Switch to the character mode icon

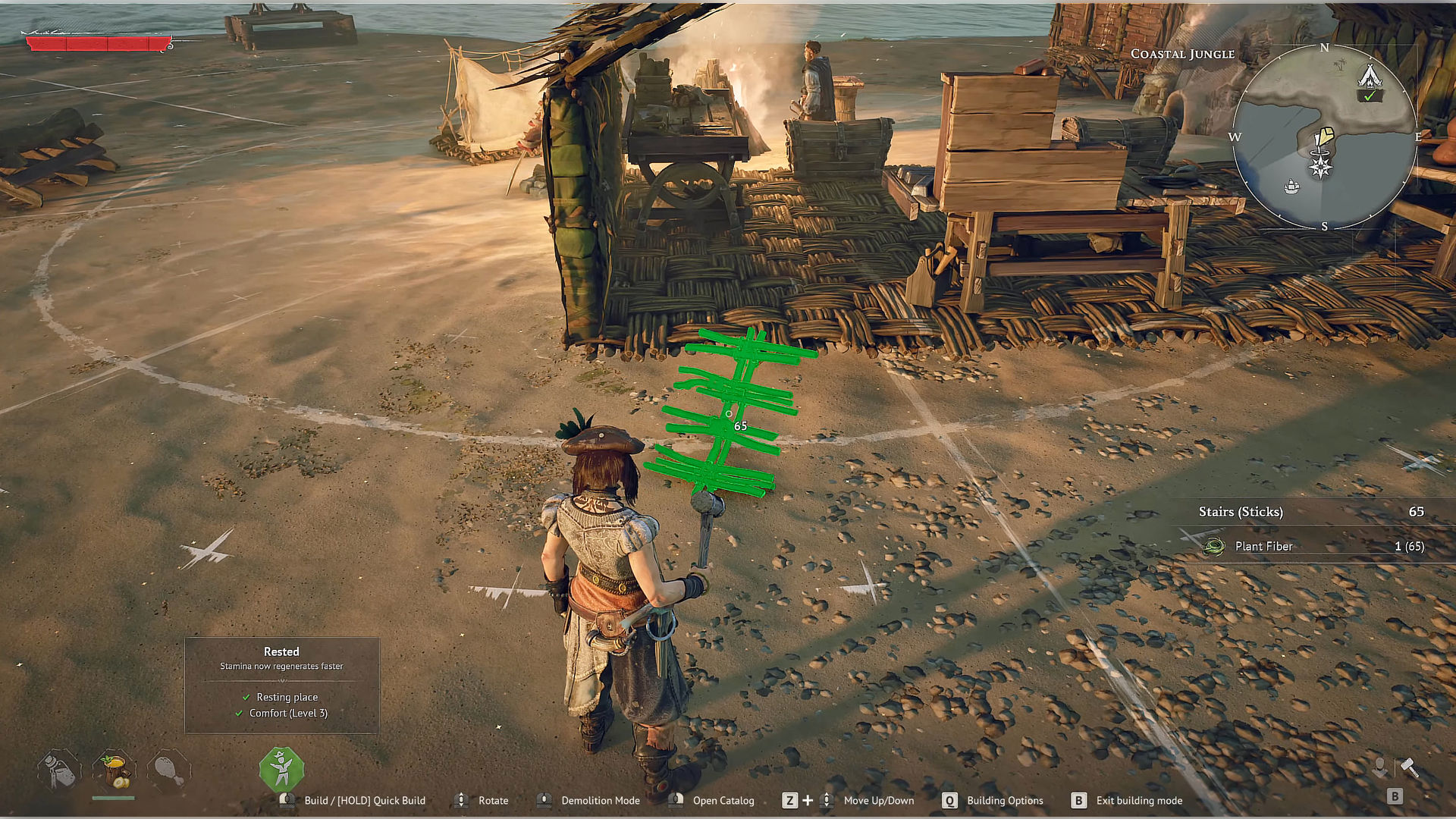click(x=1379, y=767)
